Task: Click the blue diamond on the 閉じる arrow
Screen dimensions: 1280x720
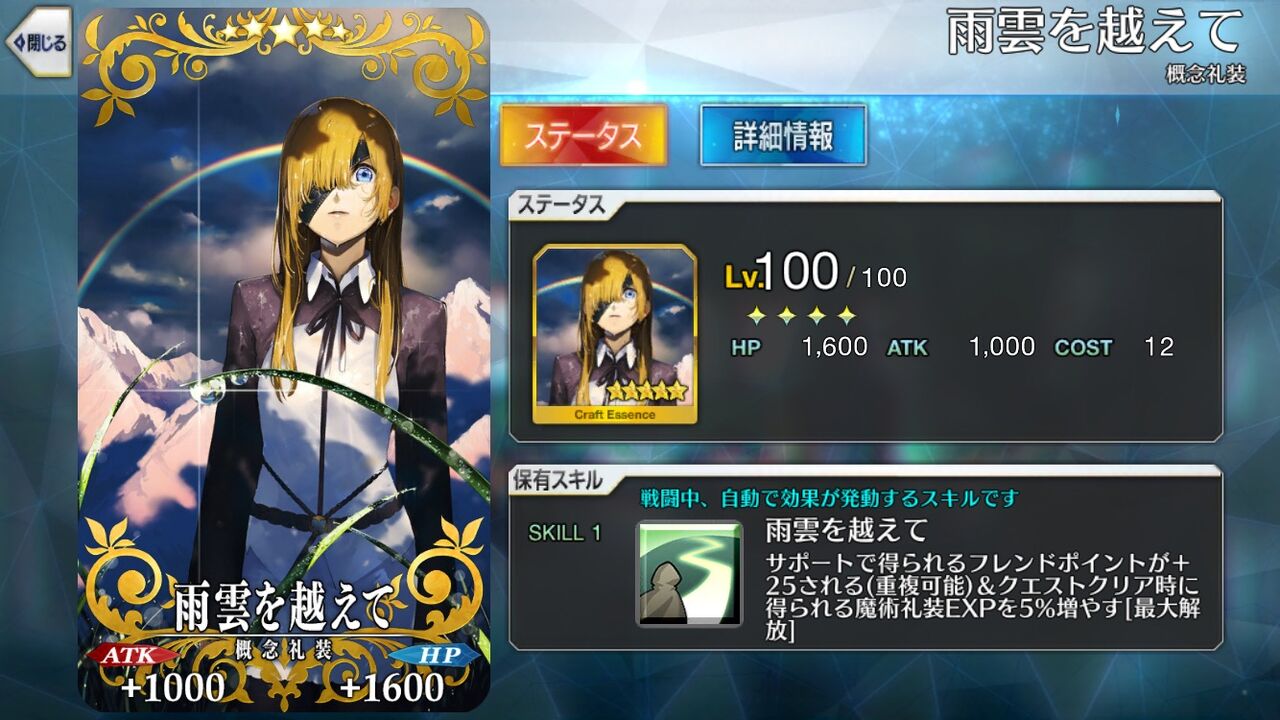Action: (x=20, y=40)
